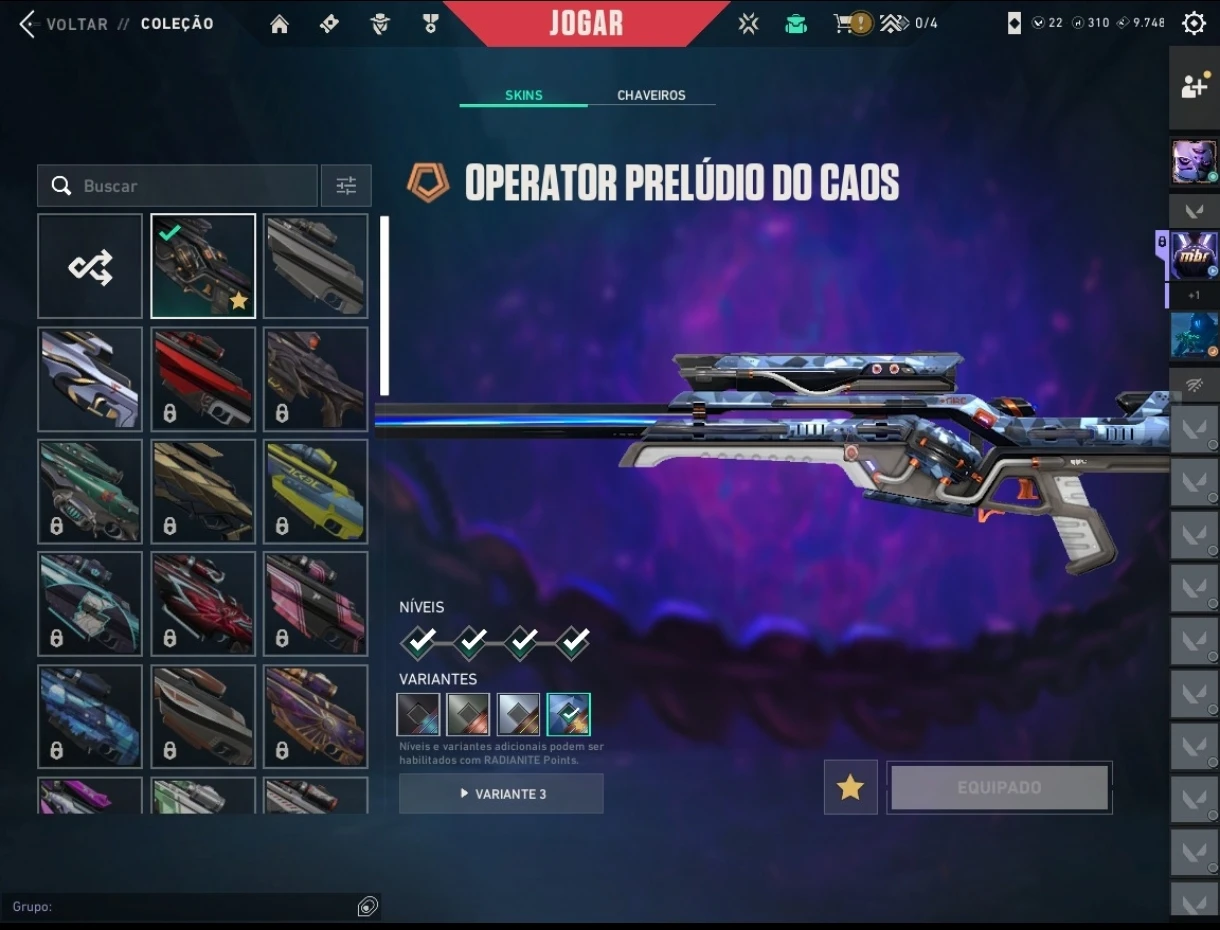Screen dimensions: 1220x930
Task: Open the home screen icon
Action: coord(280,24)
